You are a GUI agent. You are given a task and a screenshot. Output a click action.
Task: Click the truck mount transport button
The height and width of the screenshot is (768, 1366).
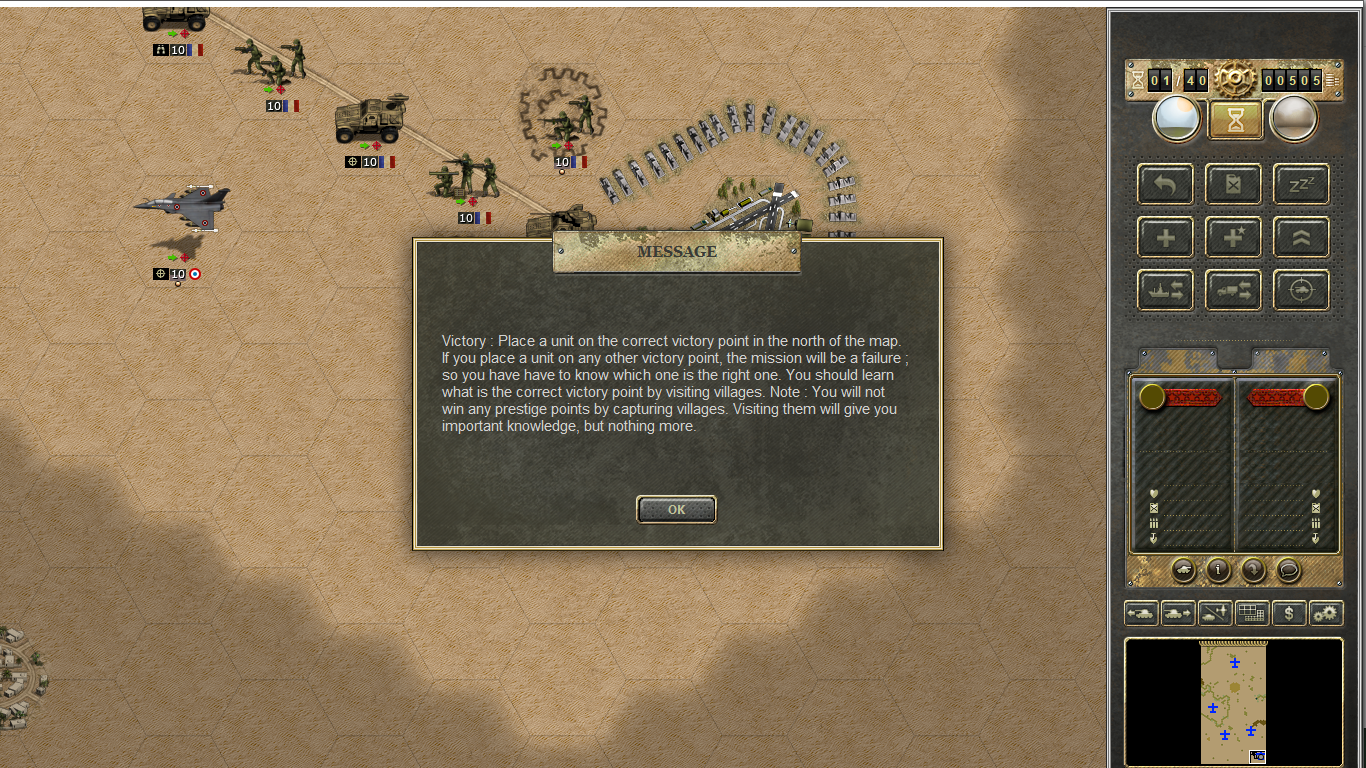click(1233, 290)
